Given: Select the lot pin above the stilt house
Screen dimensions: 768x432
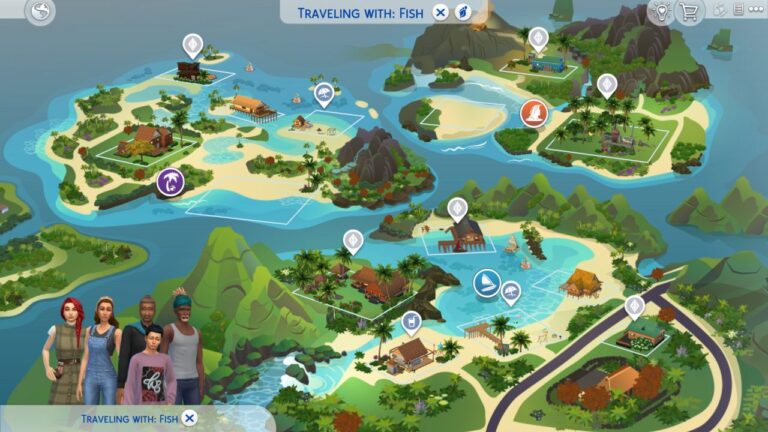Looking at the screenshot, I should tap(457, 209).
